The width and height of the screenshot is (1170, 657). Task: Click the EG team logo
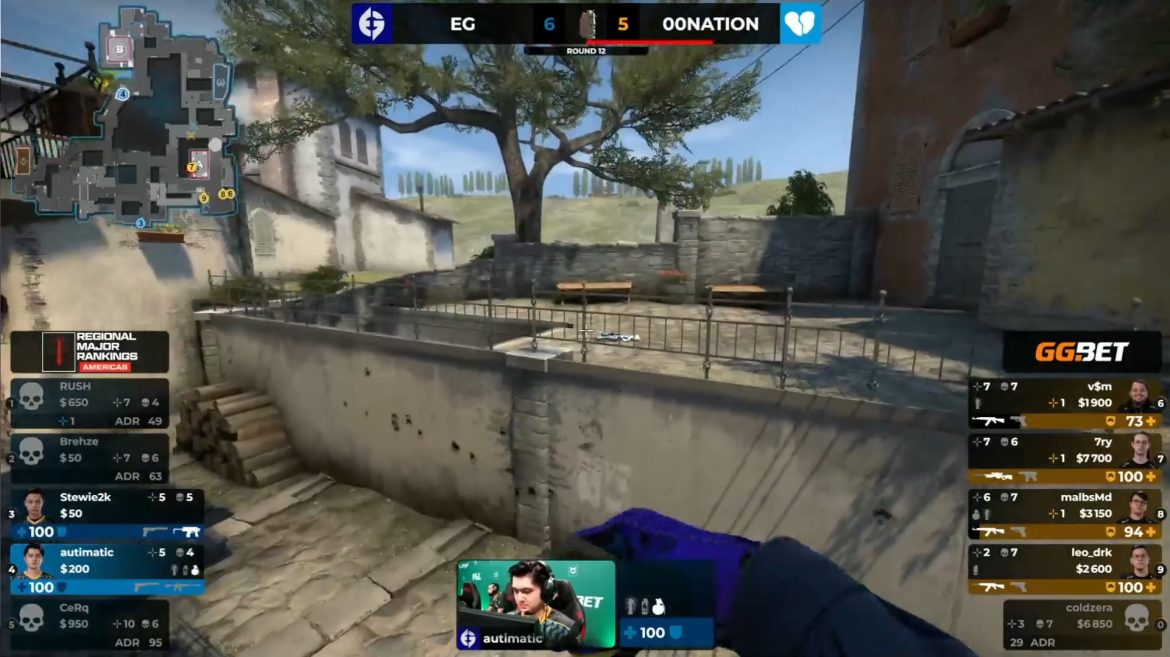372,23
